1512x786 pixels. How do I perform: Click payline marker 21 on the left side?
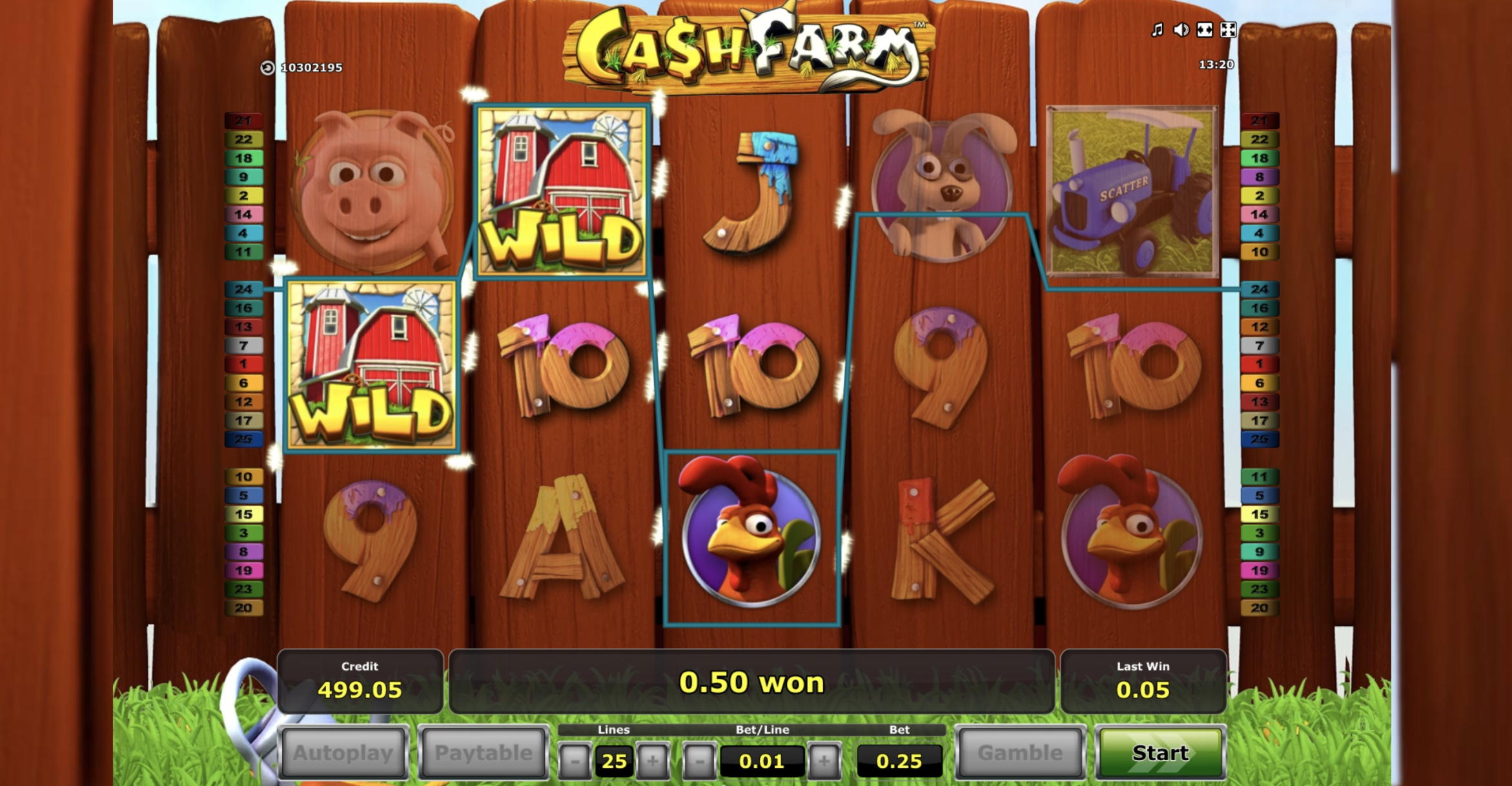click(x=244, y=120)
